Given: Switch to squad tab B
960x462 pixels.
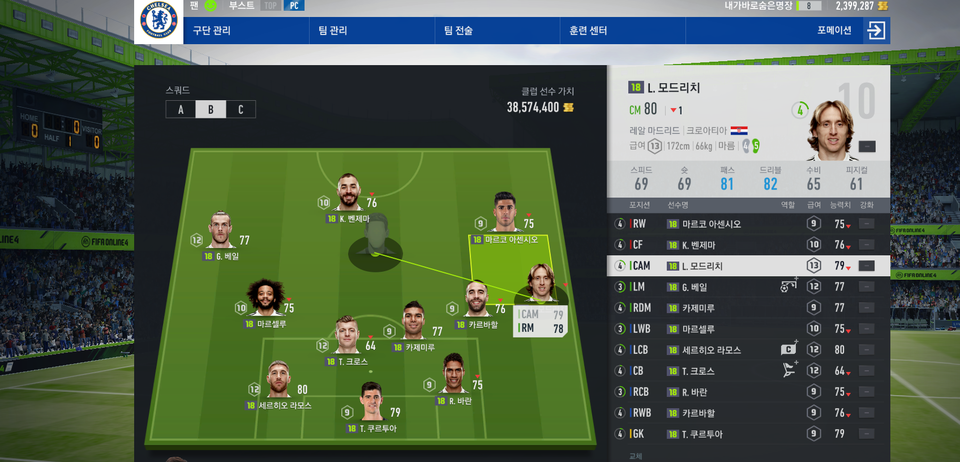Looking at the screenshot, I should click(210, 109).
